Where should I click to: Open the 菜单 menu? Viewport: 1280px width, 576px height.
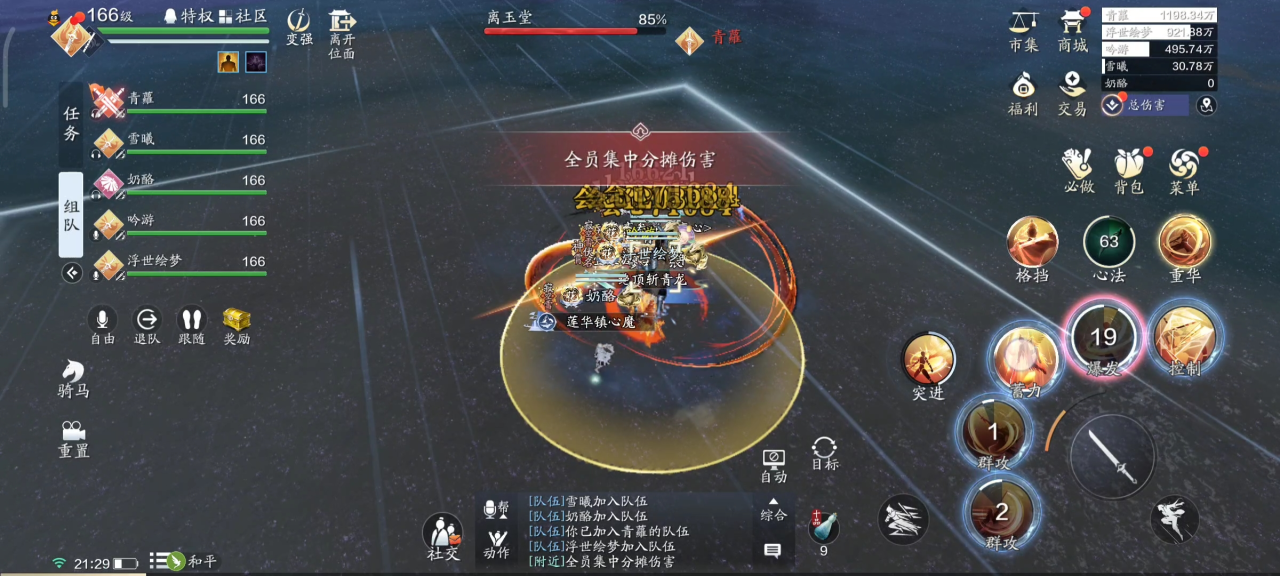1184,170
